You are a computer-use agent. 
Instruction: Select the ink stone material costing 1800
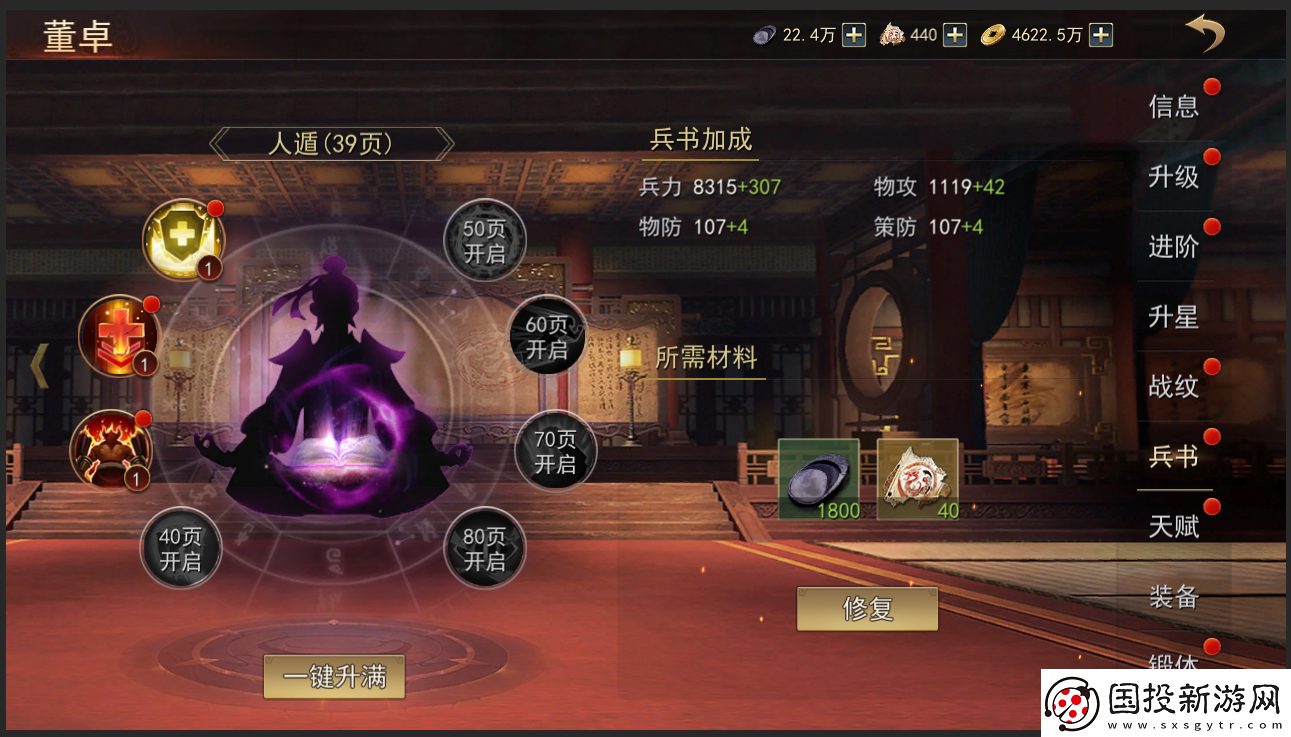point(818,479)
